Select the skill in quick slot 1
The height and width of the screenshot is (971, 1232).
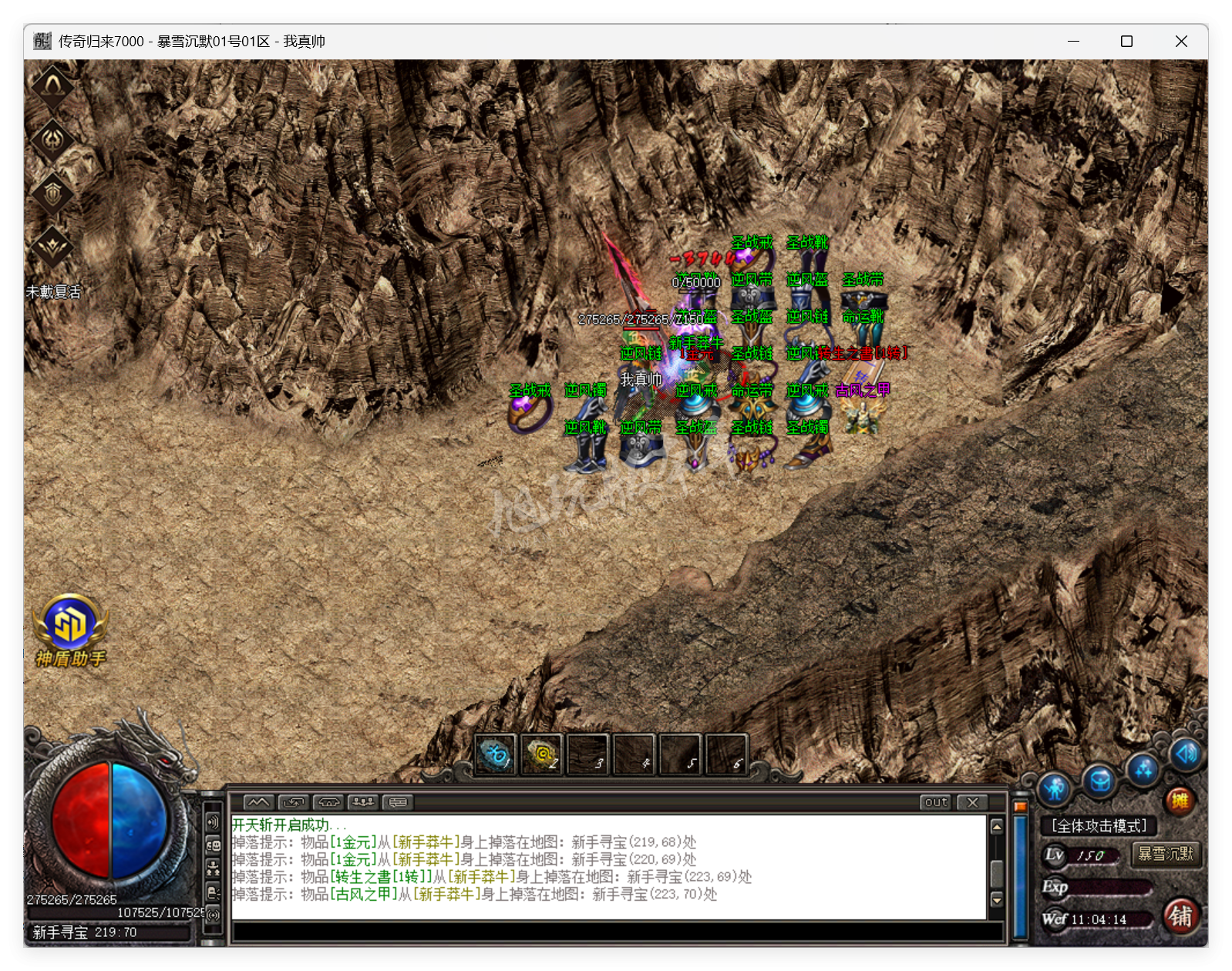497,755
